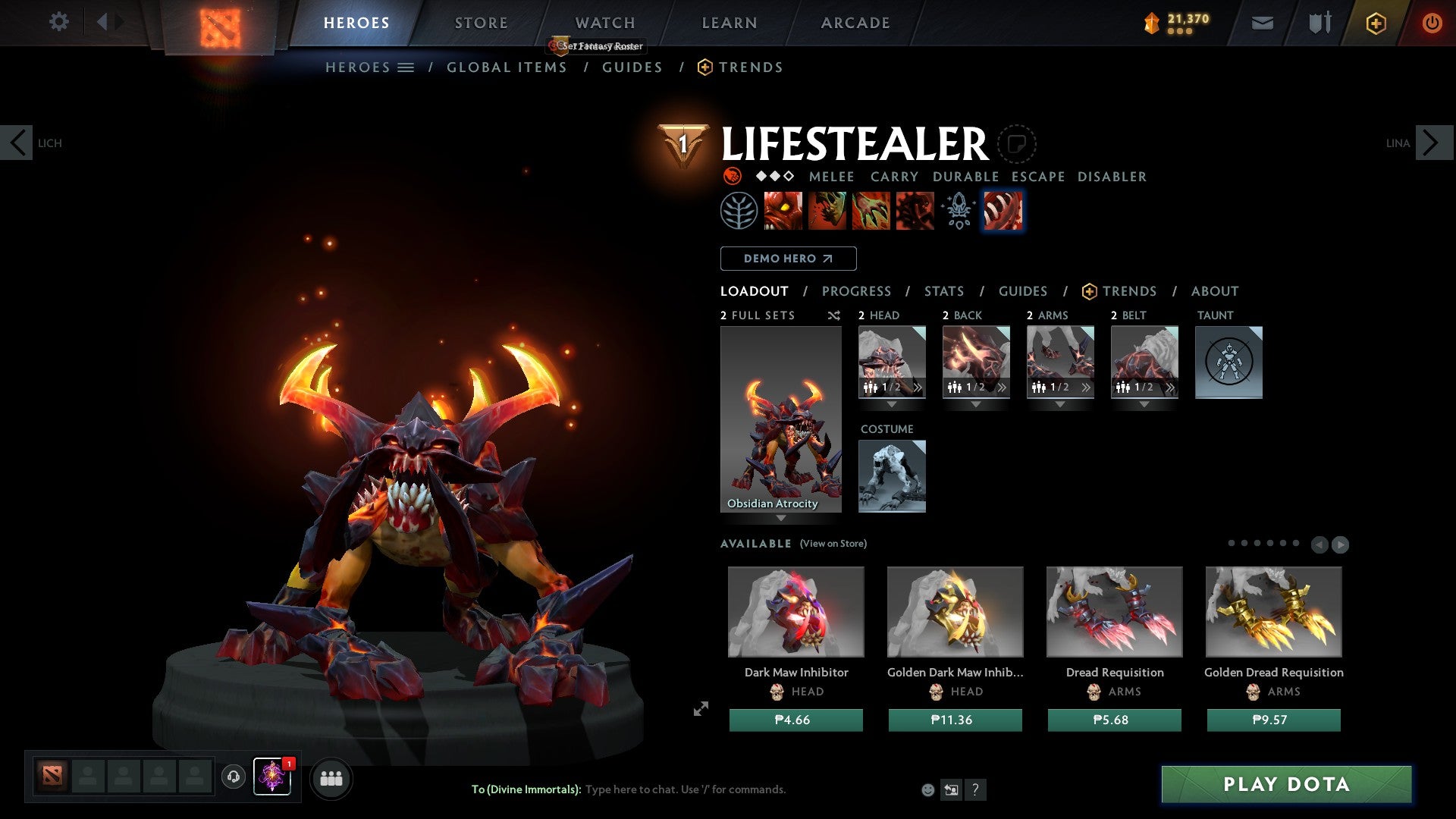Click the shuffle icon next to Full Sets
Image resolution: width=1456 pixels, height=819 pixels.
pos(833,315)
